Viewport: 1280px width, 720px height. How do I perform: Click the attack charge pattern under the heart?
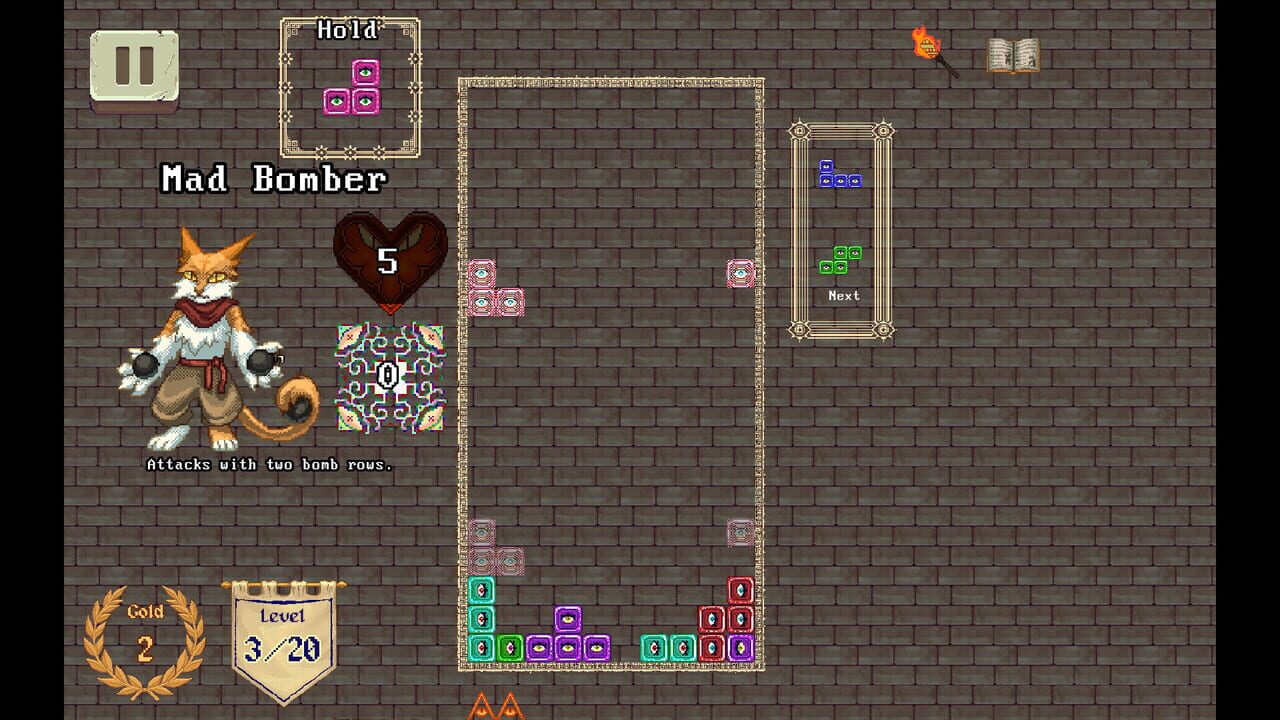388,375
